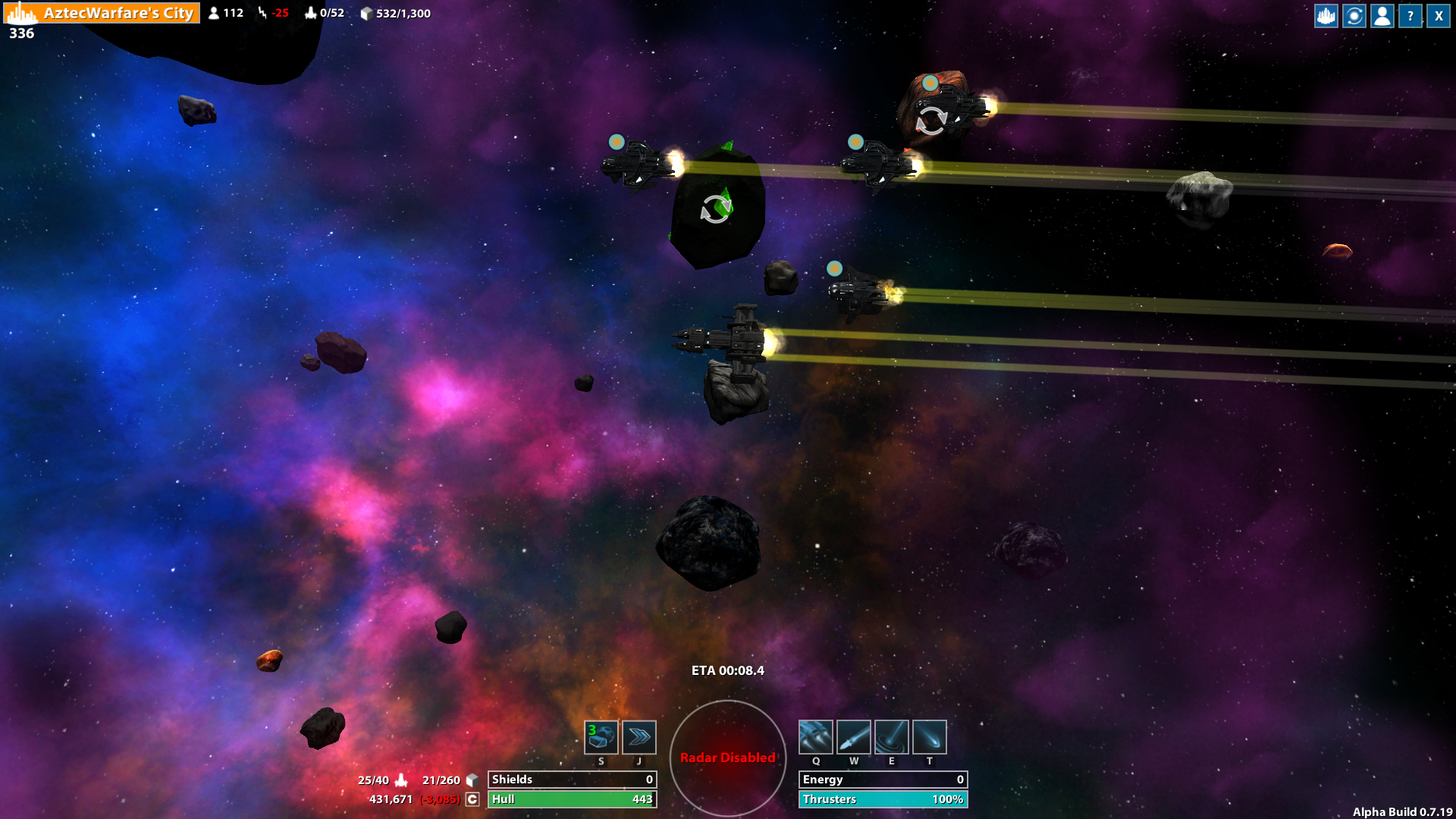
Task: Trigger the E tractor beam ability icon
Action: pyautogui.click(x=892, y=736)
